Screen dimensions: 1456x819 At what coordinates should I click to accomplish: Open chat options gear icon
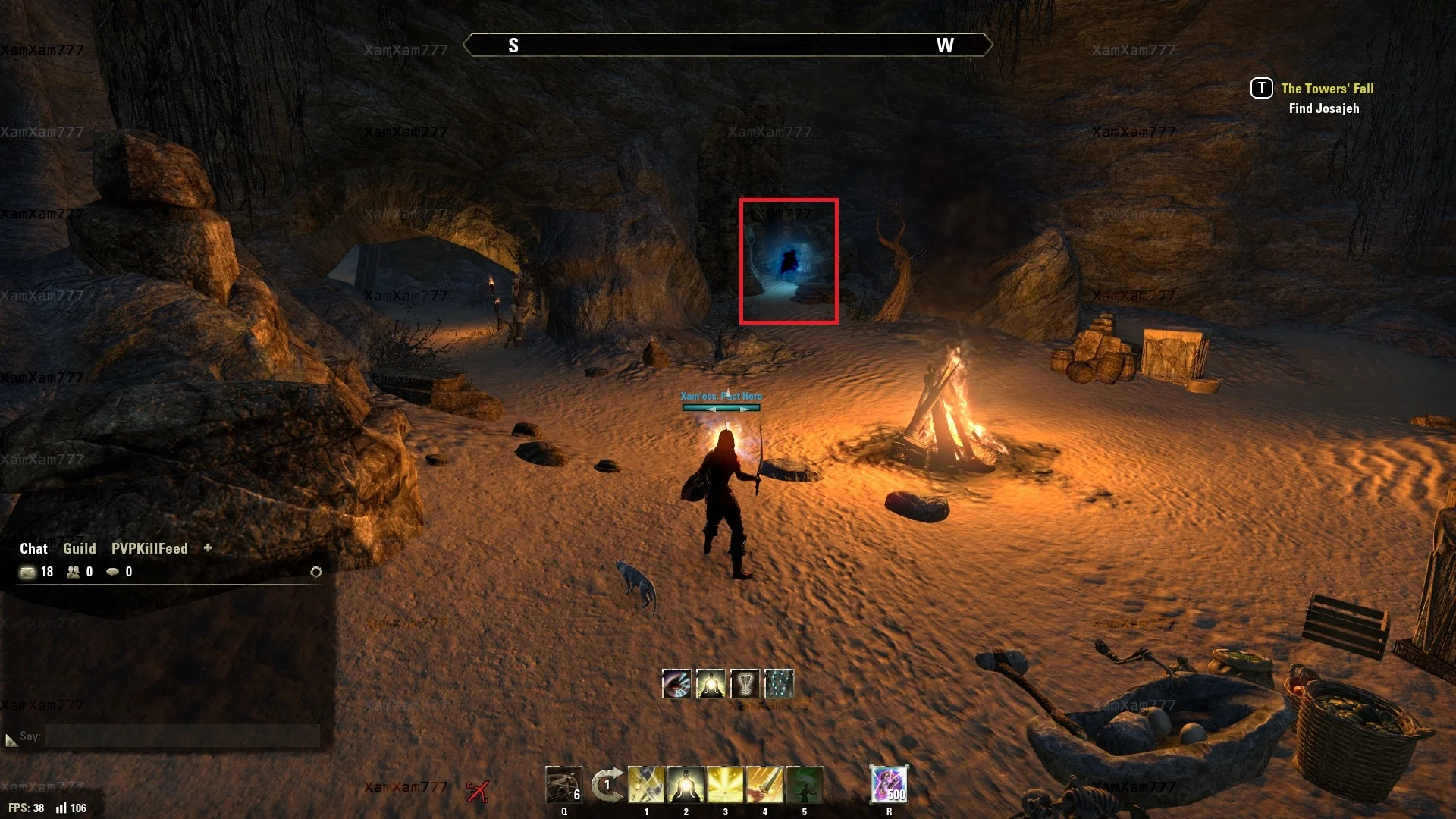click(x=316, y=572)
